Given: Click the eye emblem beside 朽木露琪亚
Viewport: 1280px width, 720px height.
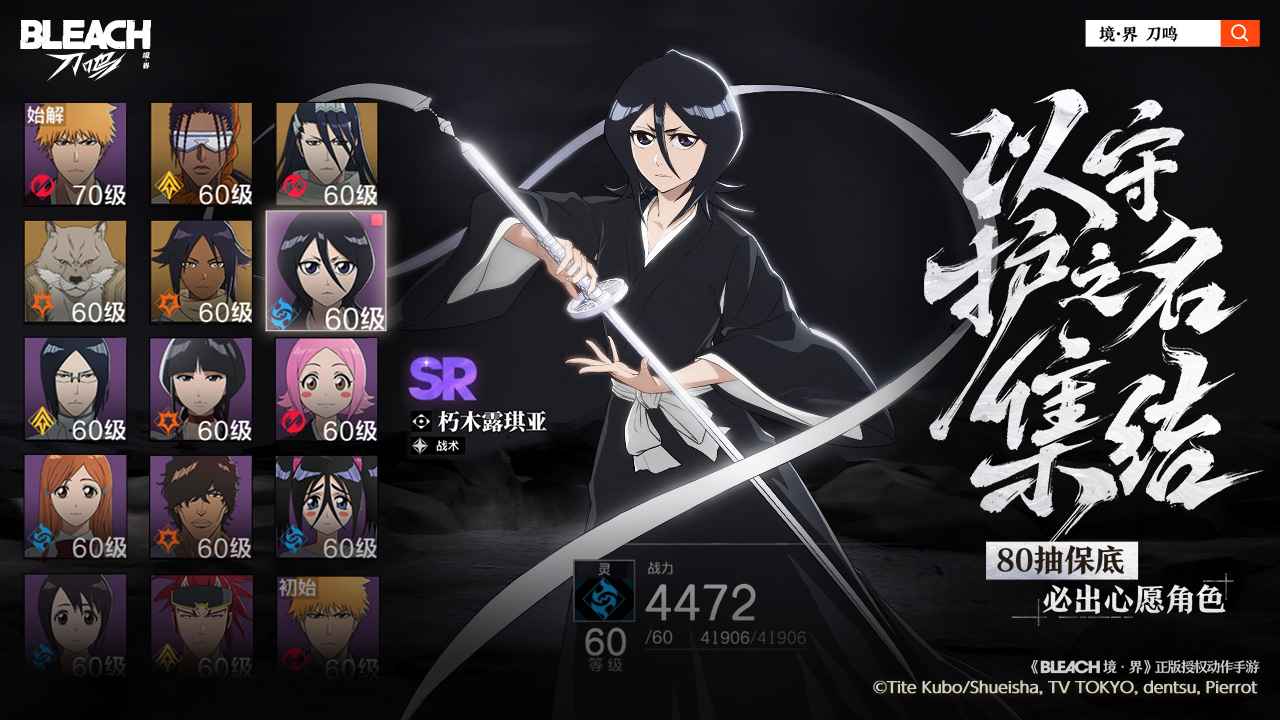Looking at the screenshot, I should 421,421.
